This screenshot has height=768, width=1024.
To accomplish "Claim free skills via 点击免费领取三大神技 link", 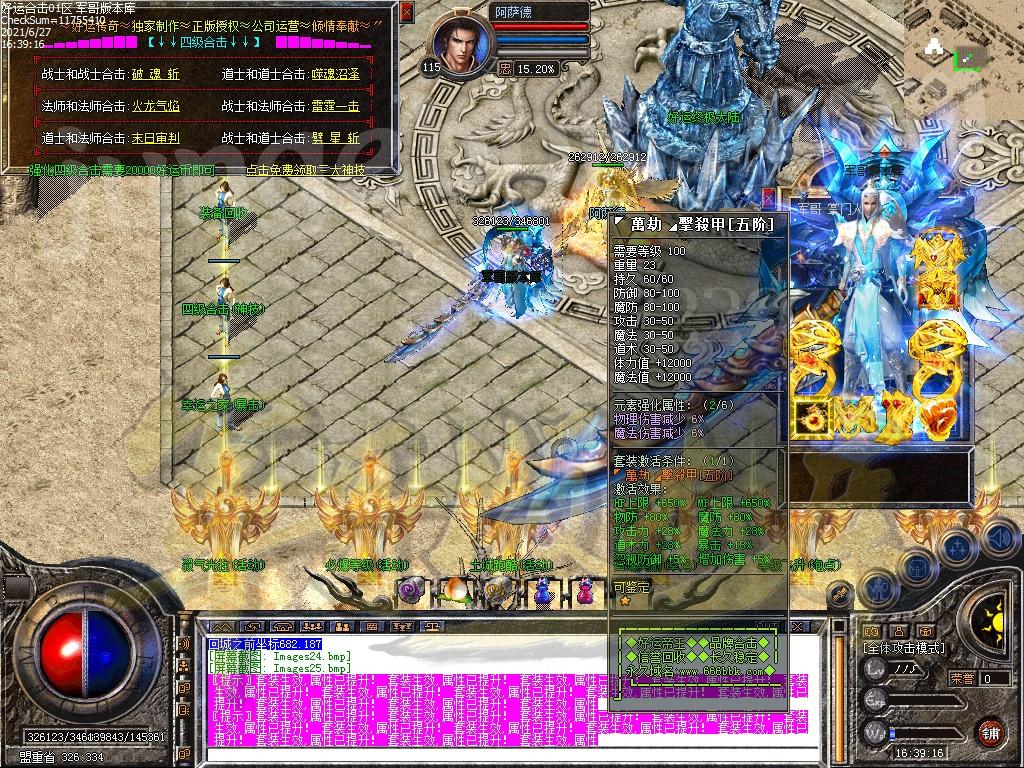I will pos(305,170).
